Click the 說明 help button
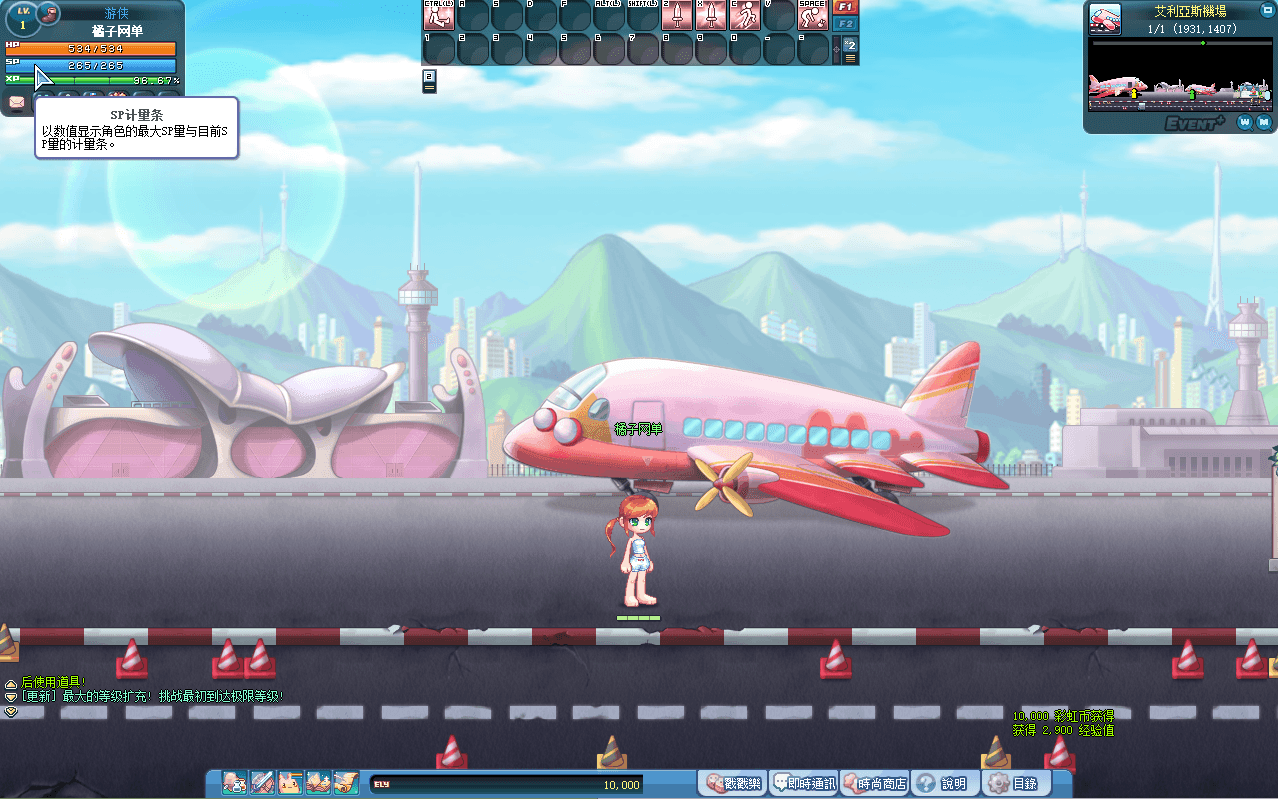Screen dimensions: 1278x799 (x=942, y=783)
